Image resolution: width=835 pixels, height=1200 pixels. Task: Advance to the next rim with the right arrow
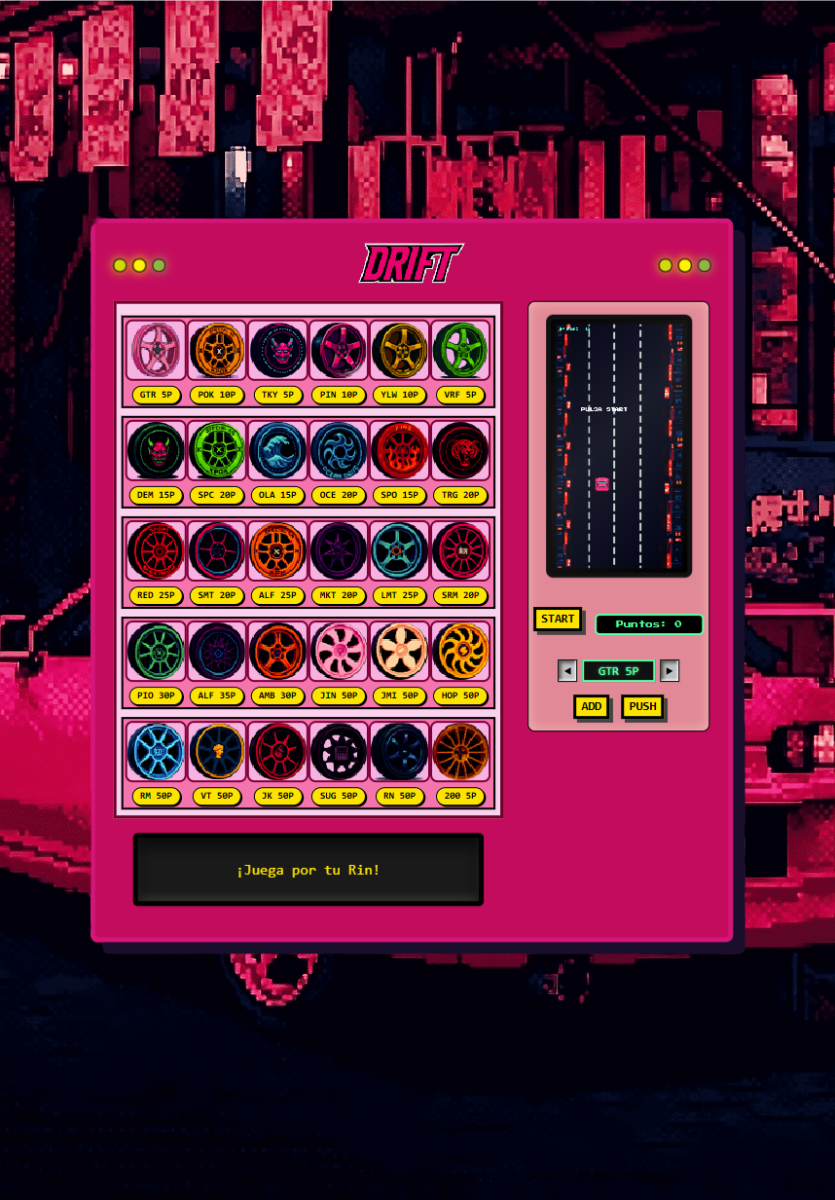pyautogui.click(x=670, y=671)
